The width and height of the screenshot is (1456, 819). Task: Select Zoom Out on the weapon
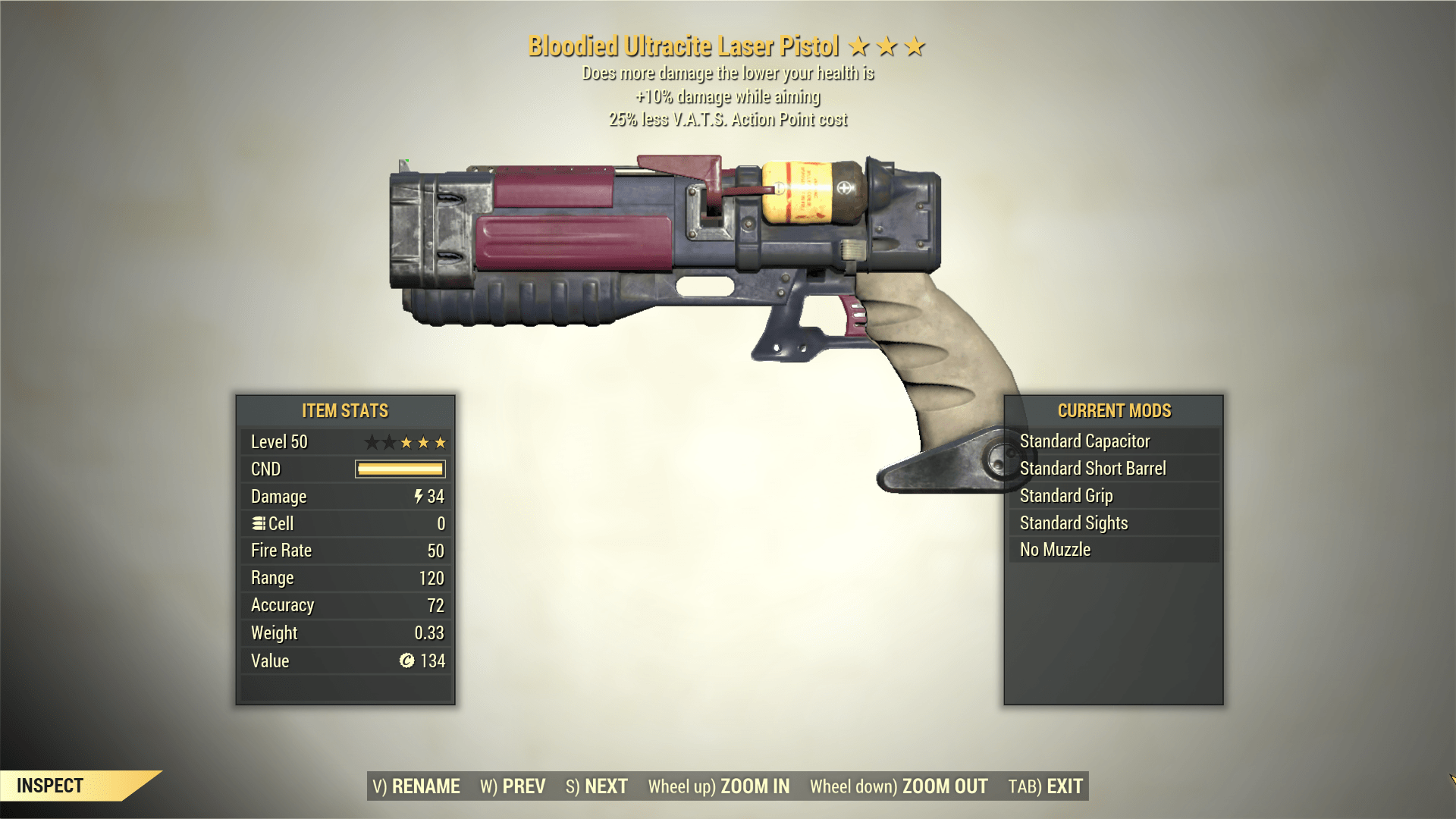pyautogui.click(x=898, y=786)
